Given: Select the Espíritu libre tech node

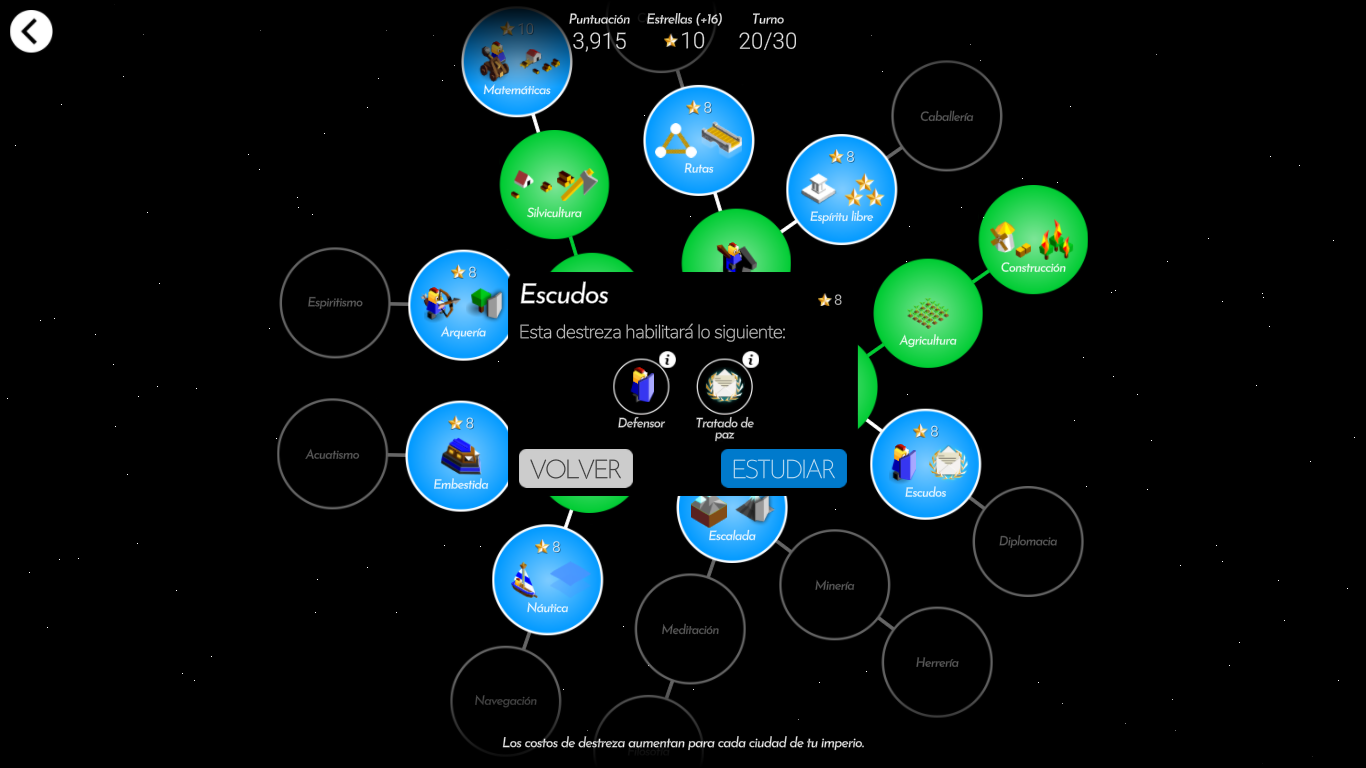Looking at the screenshot, I should (841, 190).
